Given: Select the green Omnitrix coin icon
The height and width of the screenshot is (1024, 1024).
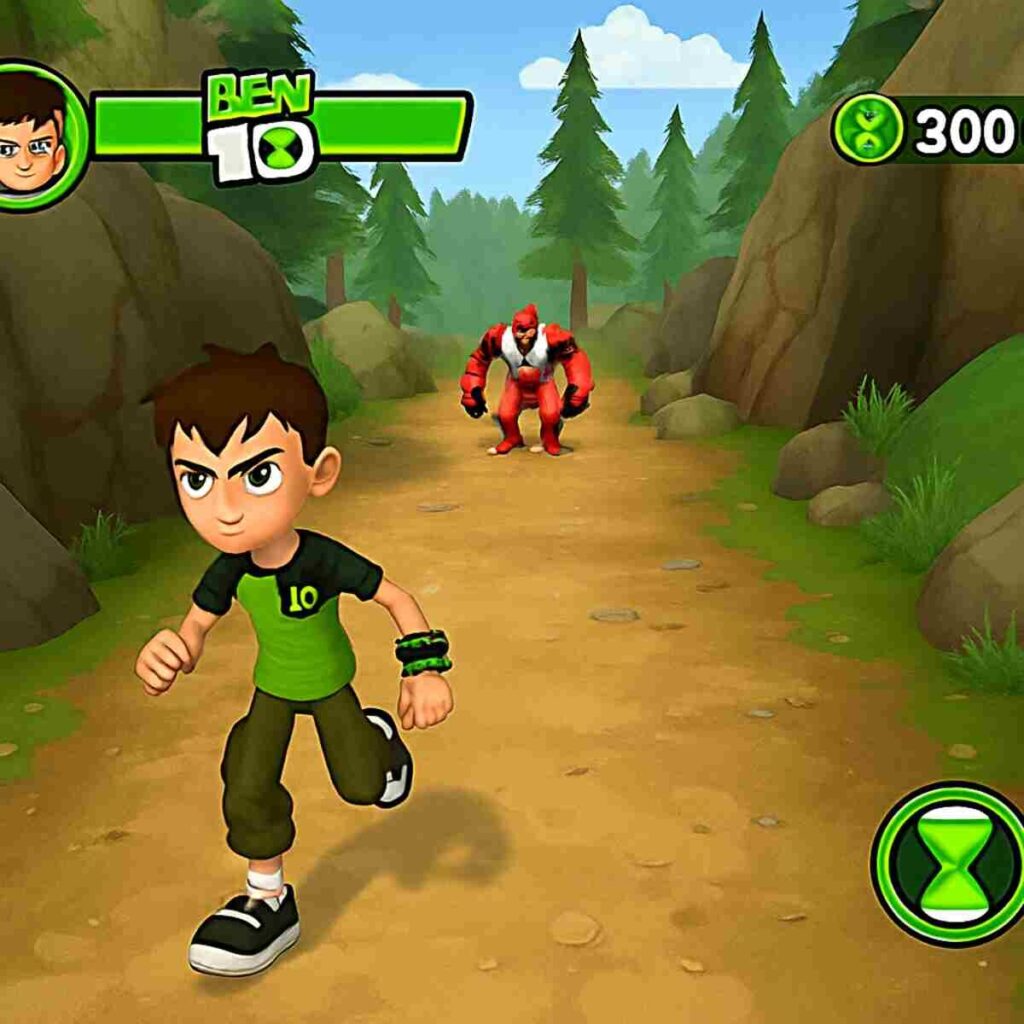Looking at the screenshot, I should click(x=866, y=129).
